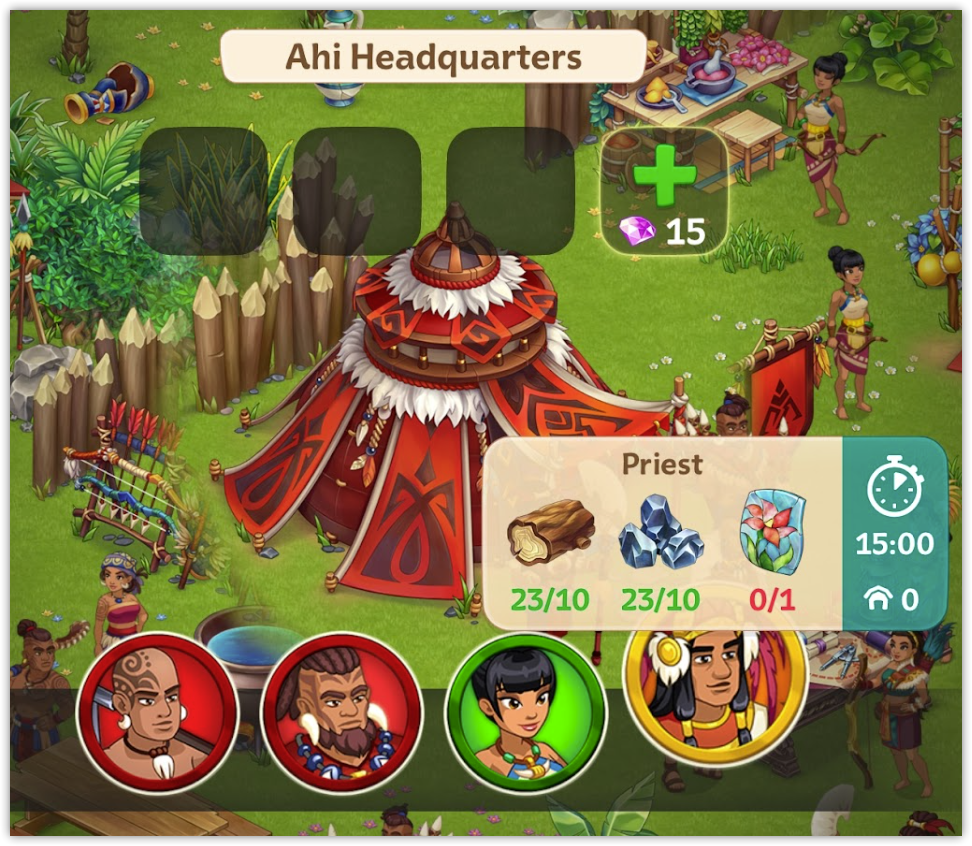Image resolution: width=972 pixels, height=846 pixels.
Task: Select the Priest portrait with feathered headdress
Action: (714, 680)
